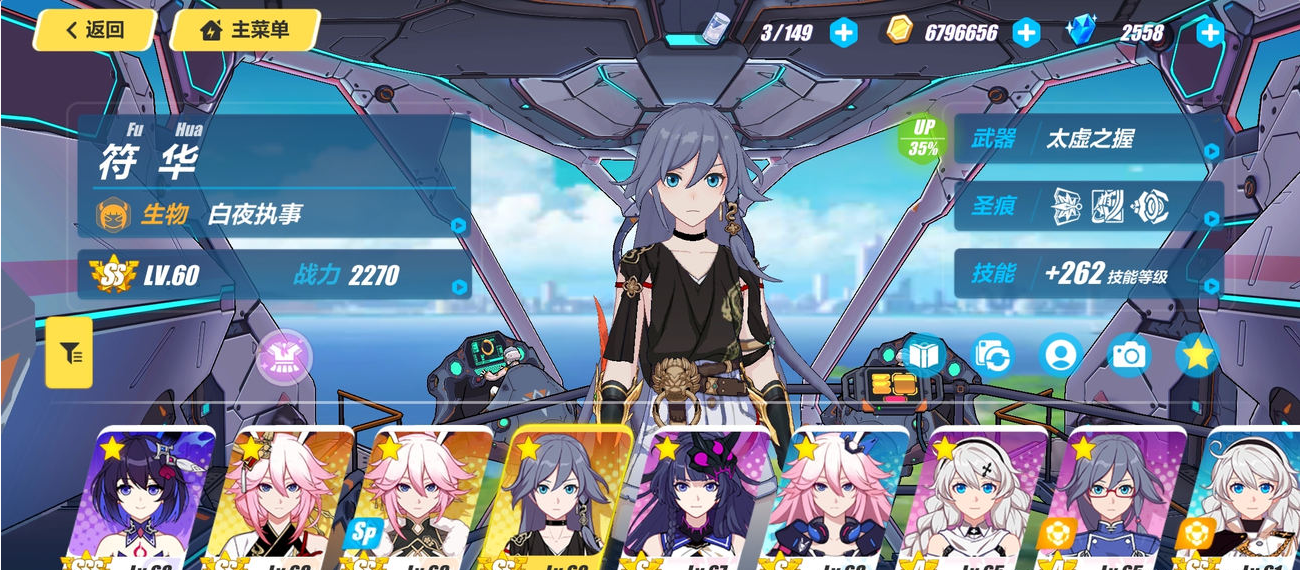
Task: Activate the camera photo mode icon
Action: tap(1129, 355)
